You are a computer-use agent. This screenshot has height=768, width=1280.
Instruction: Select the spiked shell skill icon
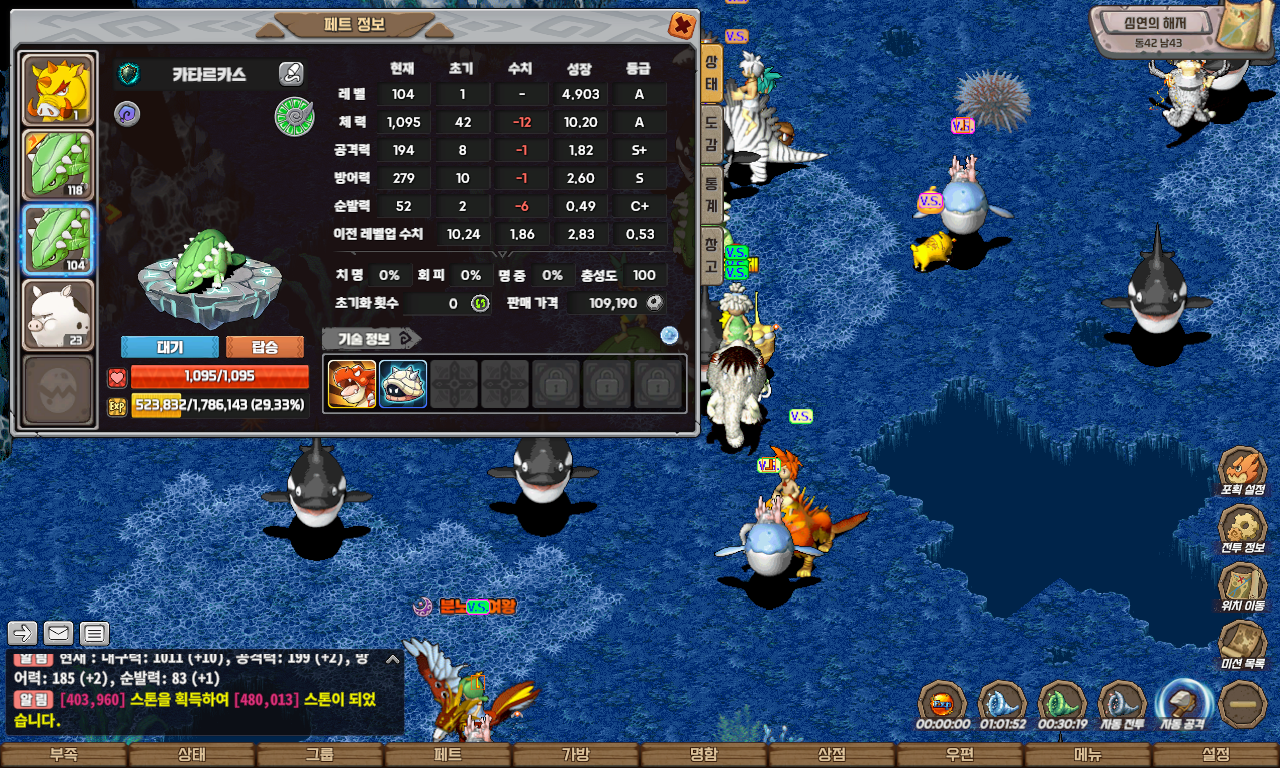403,384
